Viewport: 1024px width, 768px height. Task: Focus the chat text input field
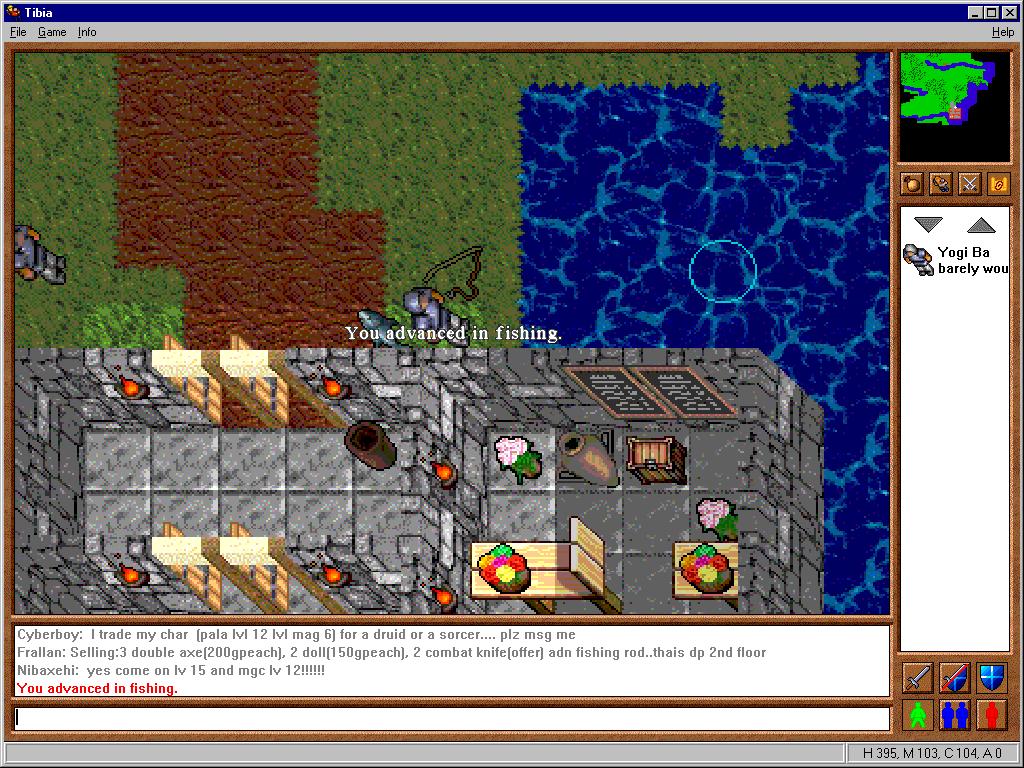451,718
